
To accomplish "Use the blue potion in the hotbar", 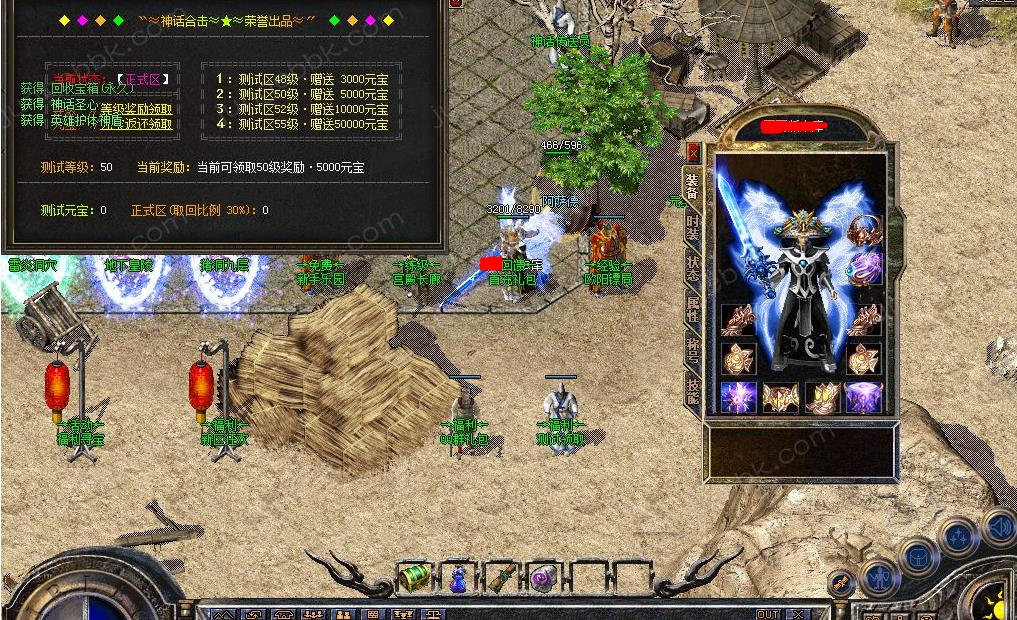I will coord(457,578).
